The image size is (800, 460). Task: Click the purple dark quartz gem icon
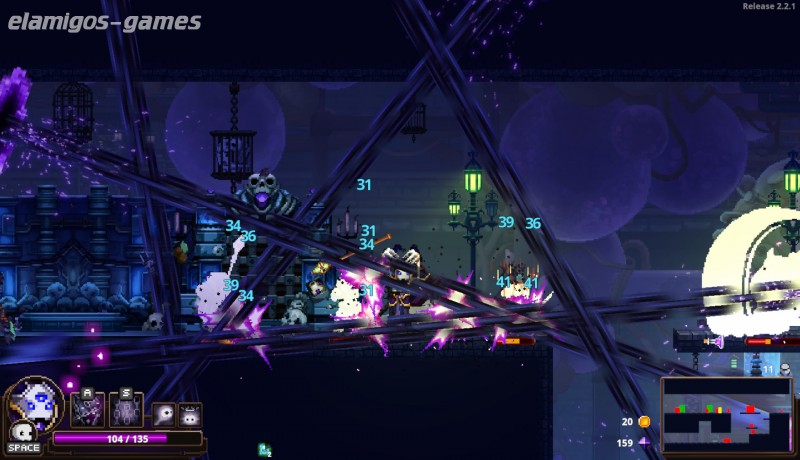point(644,442)
